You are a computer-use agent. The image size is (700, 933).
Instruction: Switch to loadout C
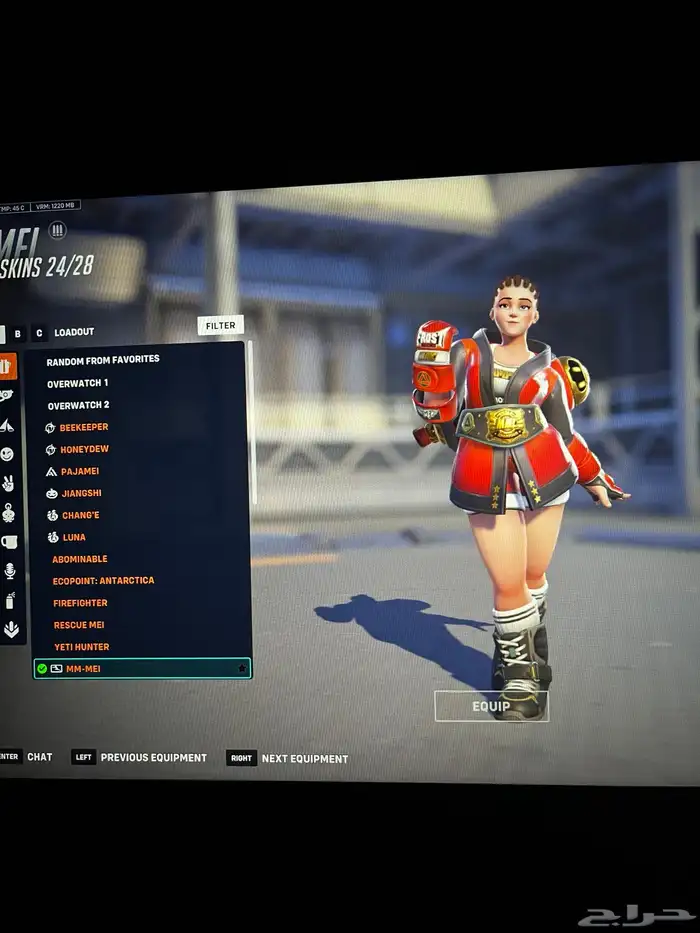coord(39,333)
